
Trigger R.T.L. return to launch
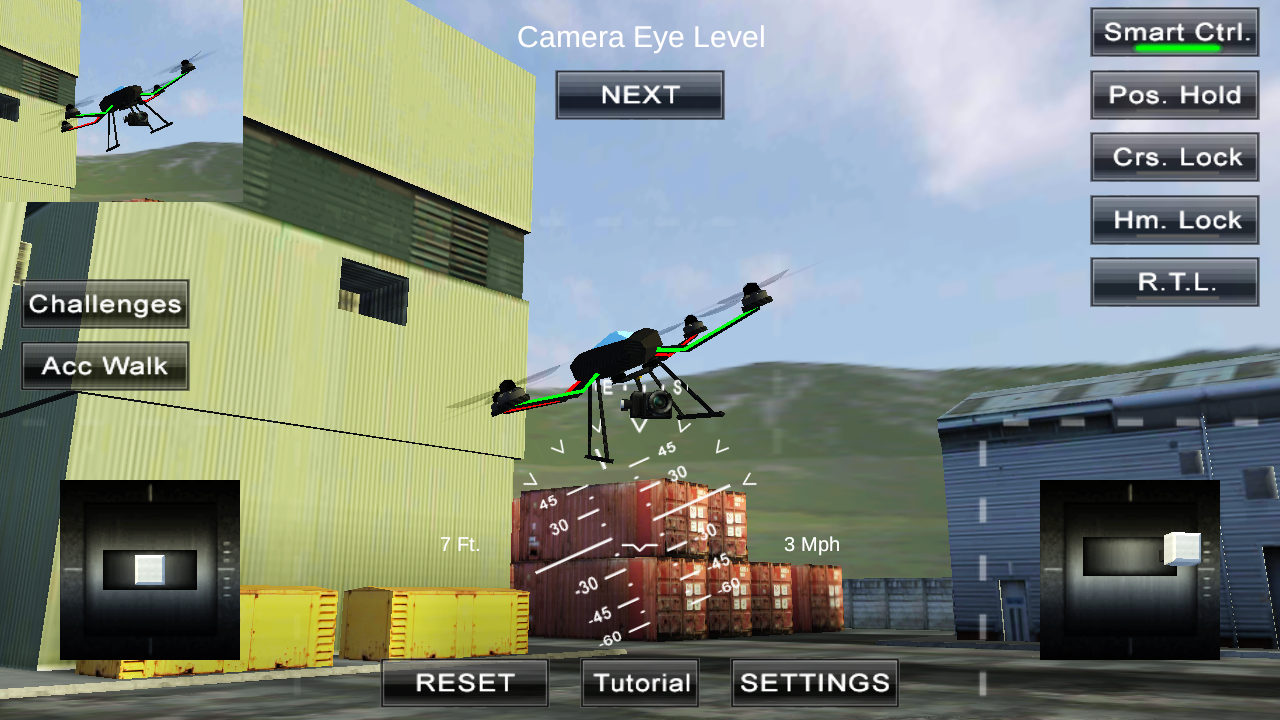[1174, 281]
